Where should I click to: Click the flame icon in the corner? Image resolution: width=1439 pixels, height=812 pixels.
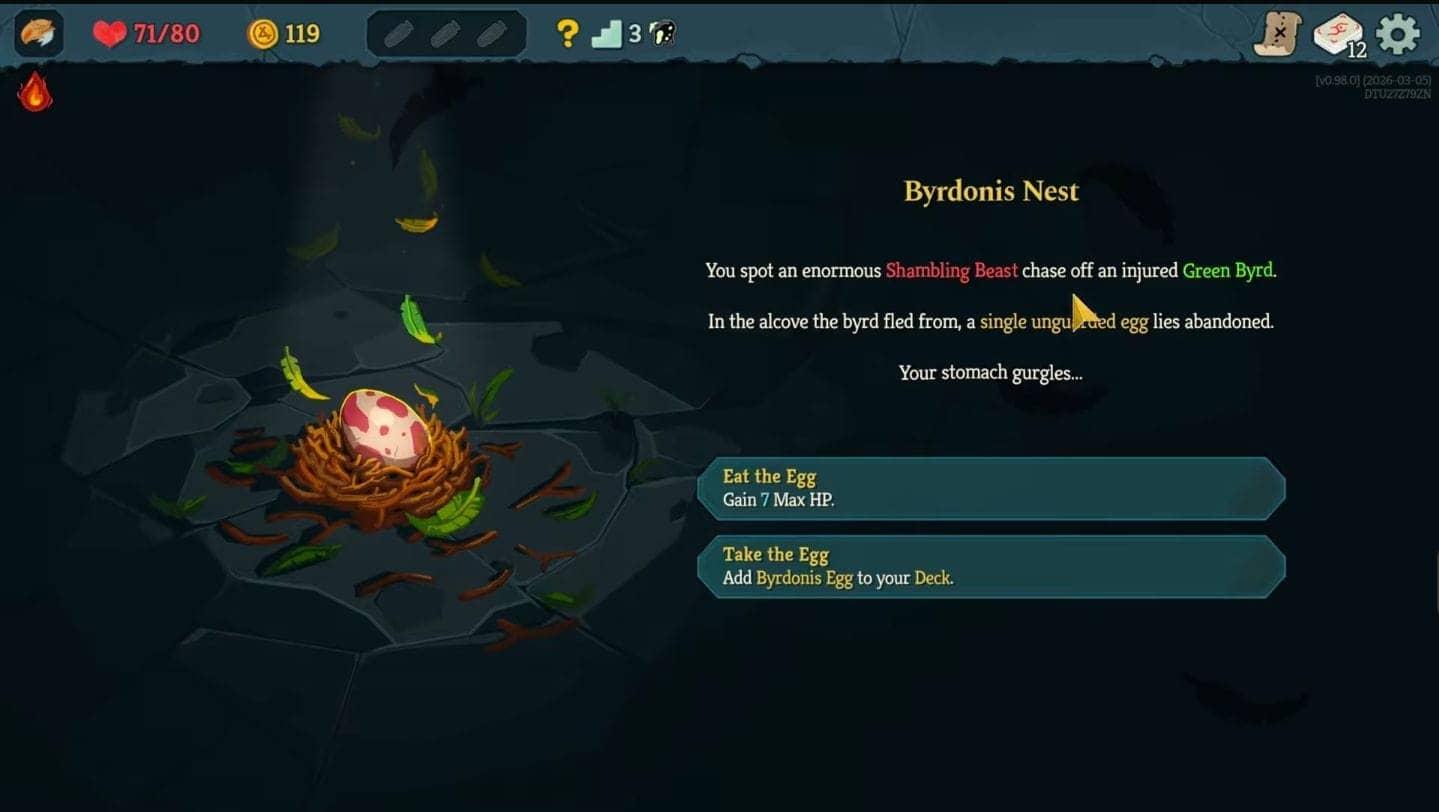point(33,89)
